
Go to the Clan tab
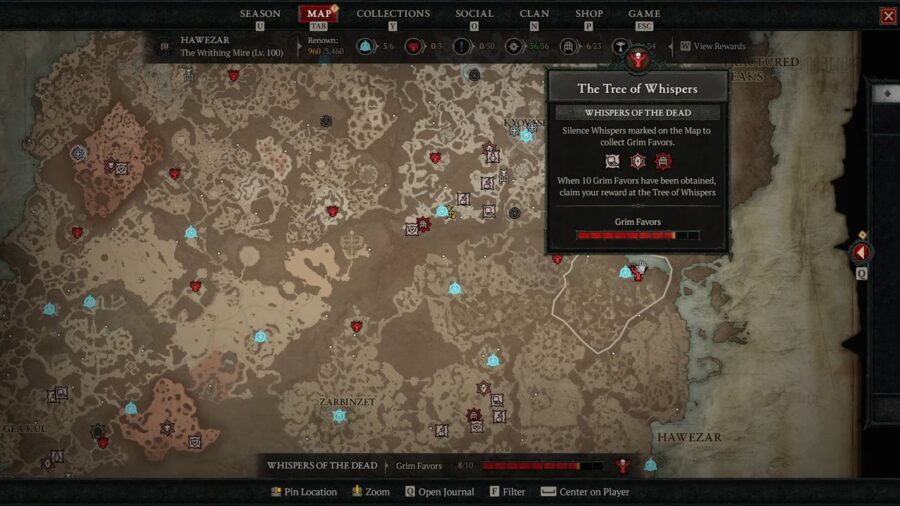pos(534,14)
